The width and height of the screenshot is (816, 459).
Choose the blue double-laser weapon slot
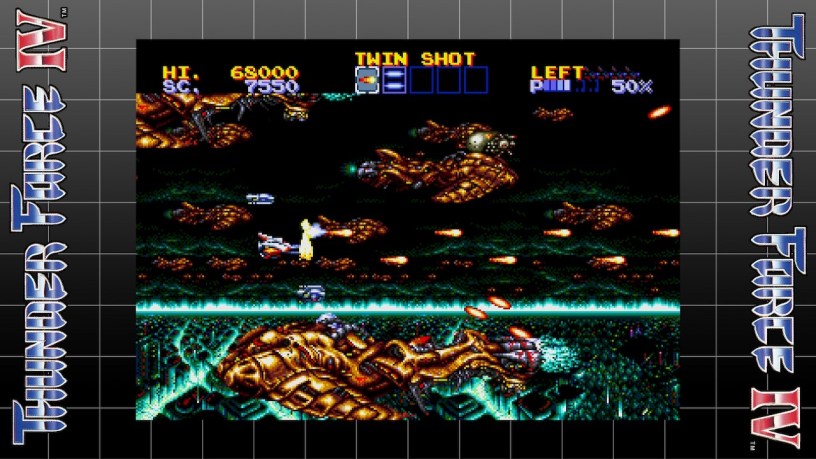[393, 80]
